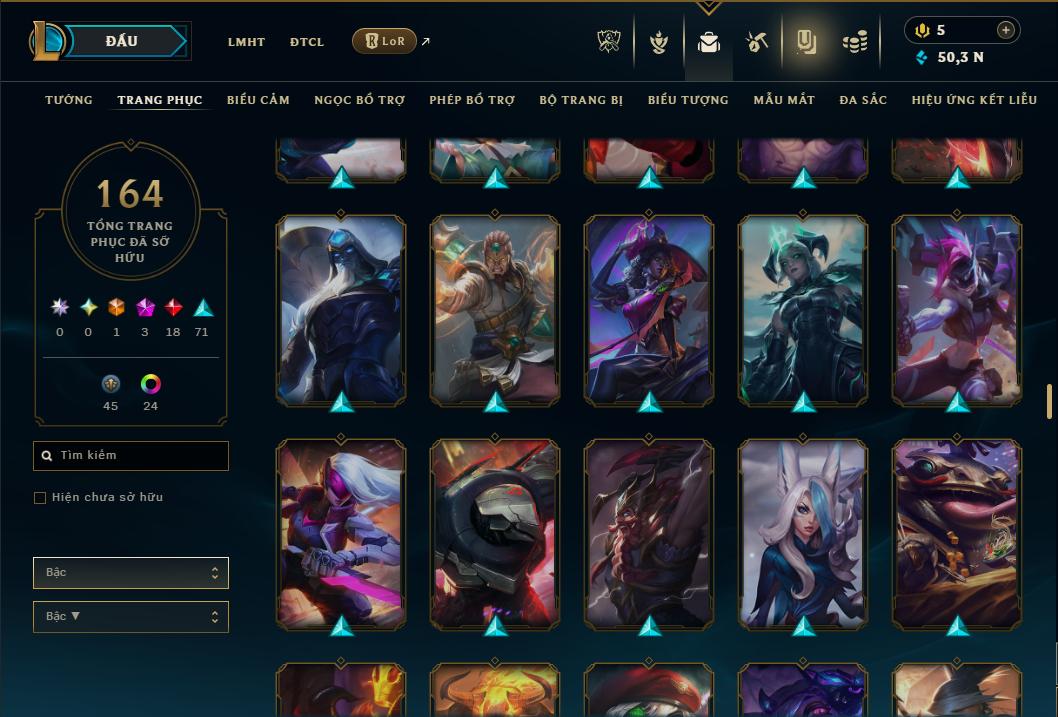Image resolution: width=1058 pixels, height=717 pixels.
Task: Click the ĐẤU play button
Action: [x=122, y=41]
